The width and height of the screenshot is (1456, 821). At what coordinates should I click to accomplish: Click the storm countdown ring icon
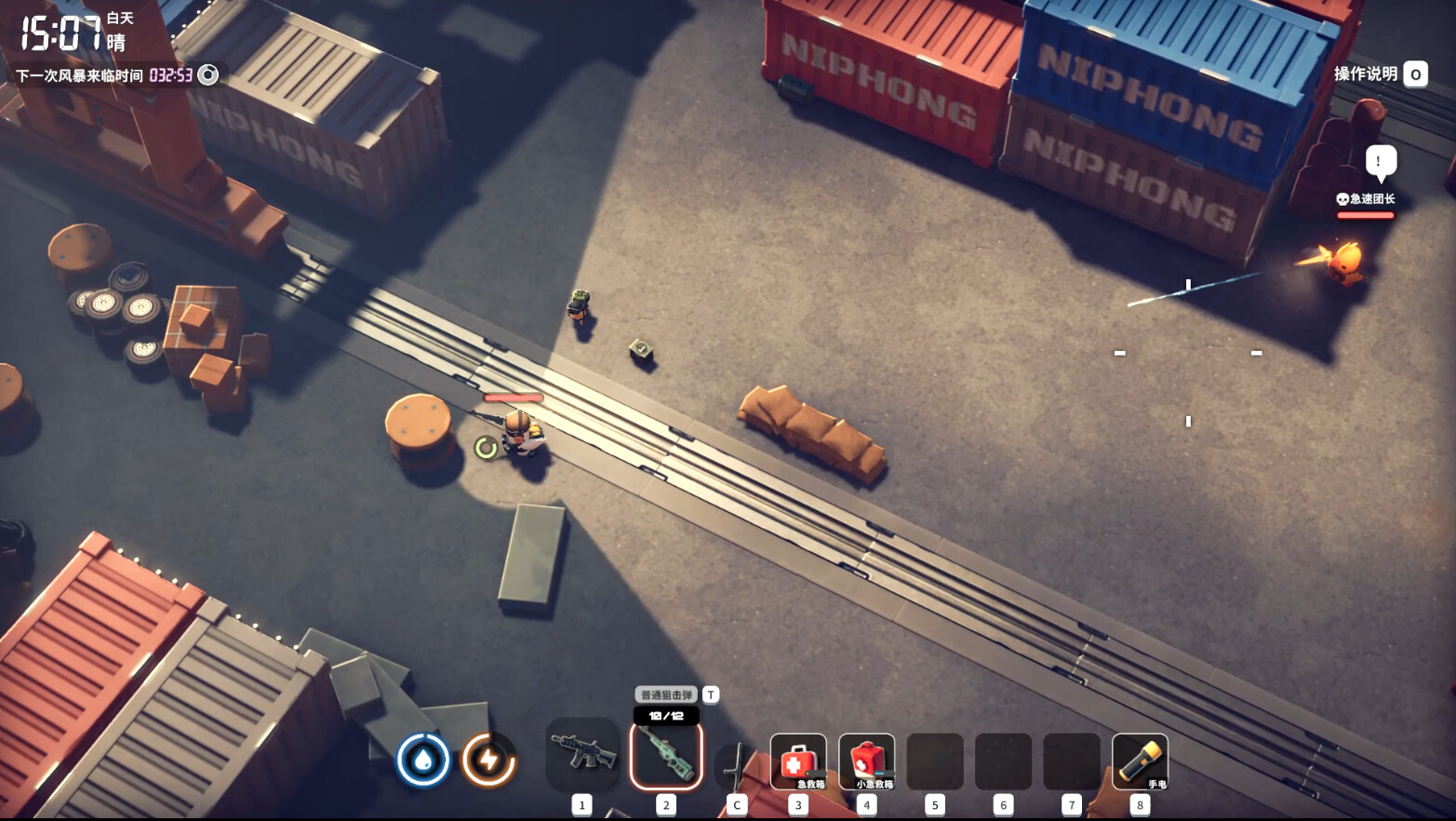208,75
